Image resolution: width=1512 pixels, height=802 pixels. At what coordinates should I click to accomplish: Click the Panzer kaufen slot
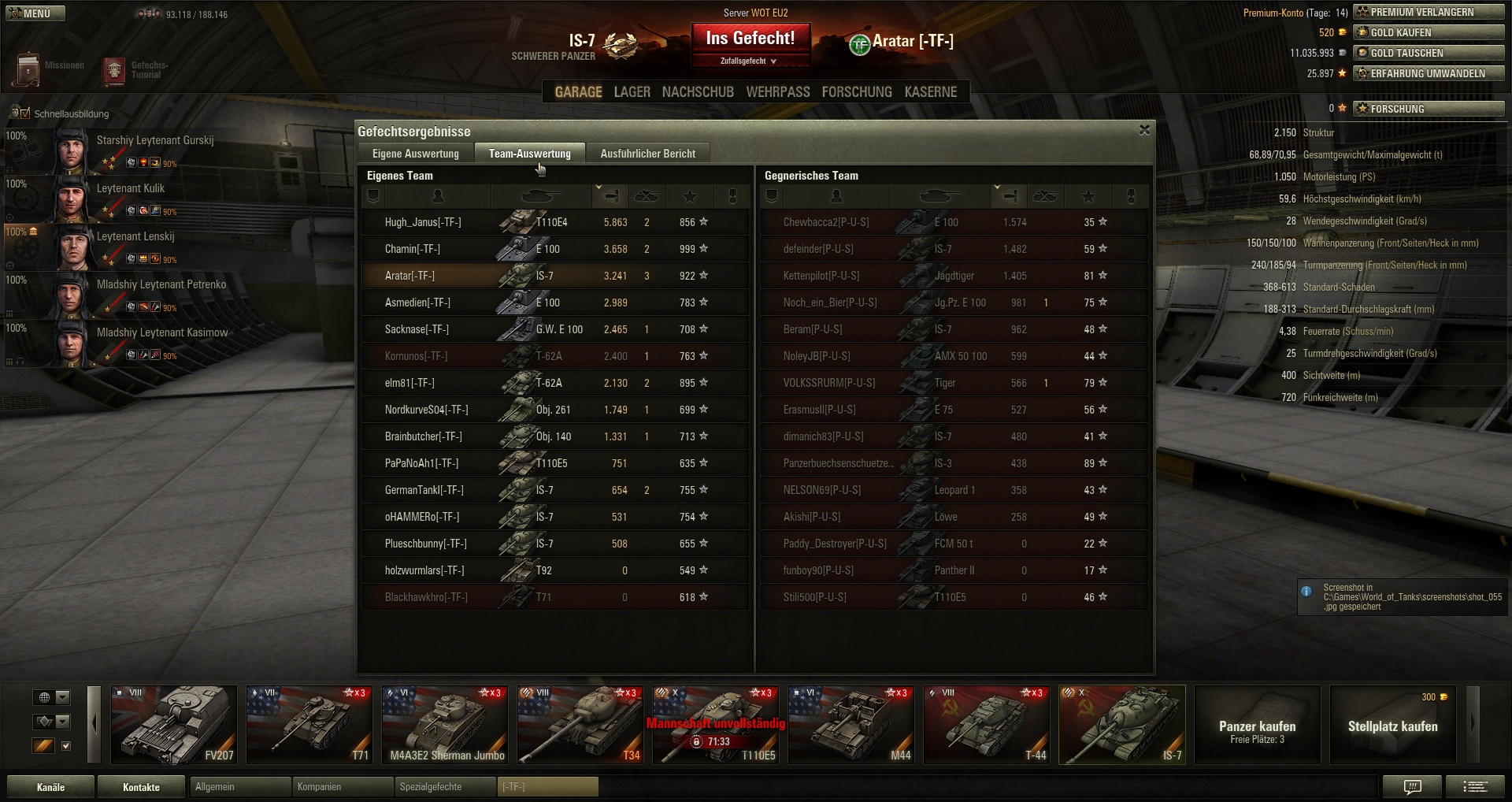(x=1257, y=725)
